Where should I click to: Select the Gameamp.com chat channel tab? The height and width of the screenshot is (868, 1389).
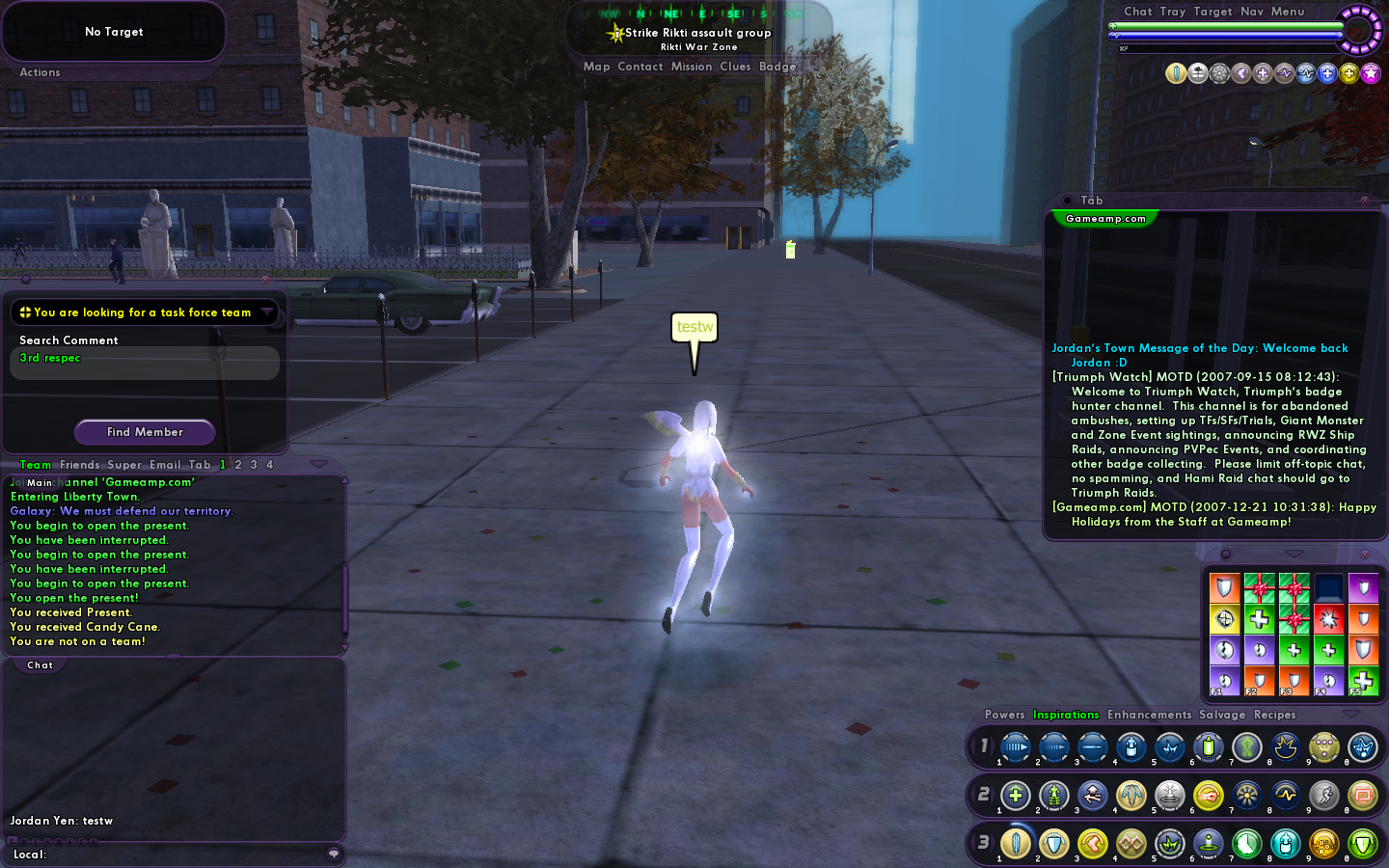1105,219
